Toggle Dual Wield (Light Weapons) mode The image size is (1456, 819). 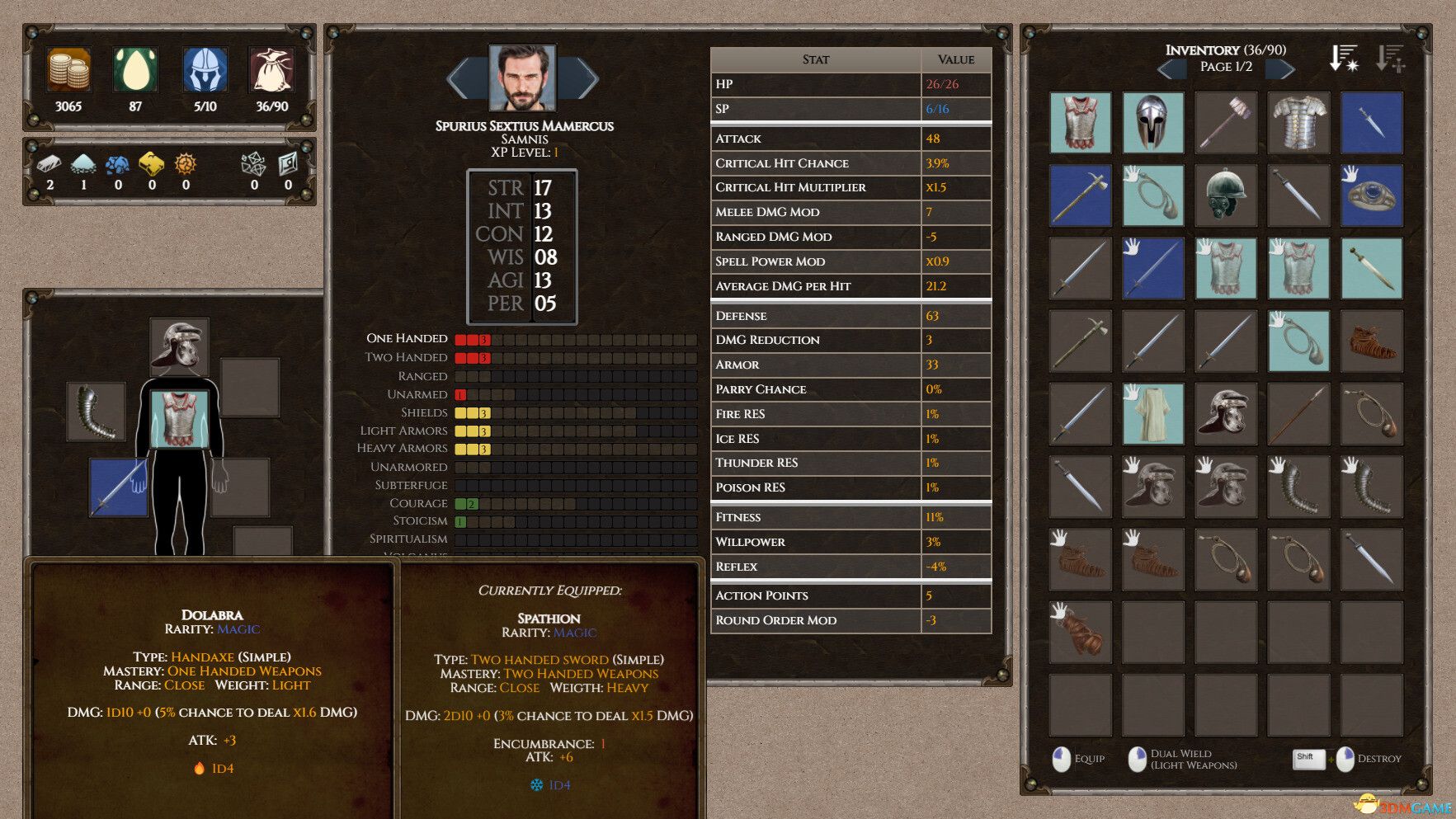point(1137,758)
